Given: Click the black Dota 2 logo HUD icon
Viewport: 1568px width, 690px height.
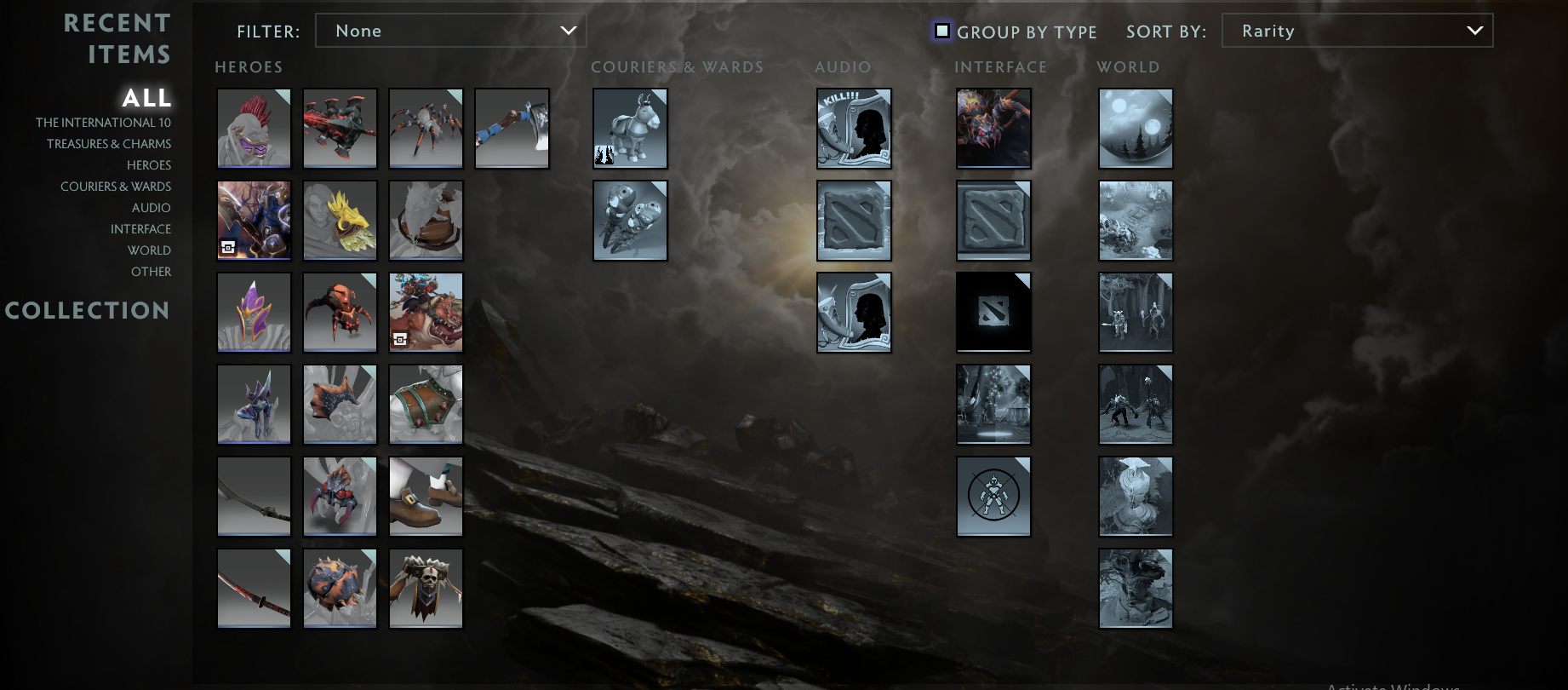Looking at the screenshot, I should [993, 312].
